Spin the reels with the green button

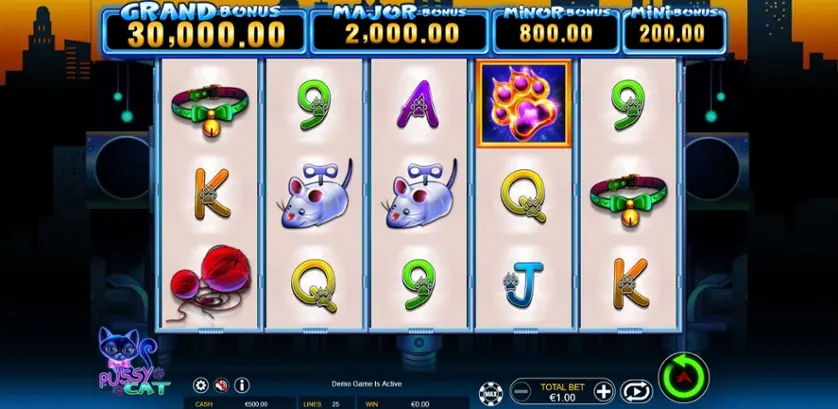pos(684,375)
